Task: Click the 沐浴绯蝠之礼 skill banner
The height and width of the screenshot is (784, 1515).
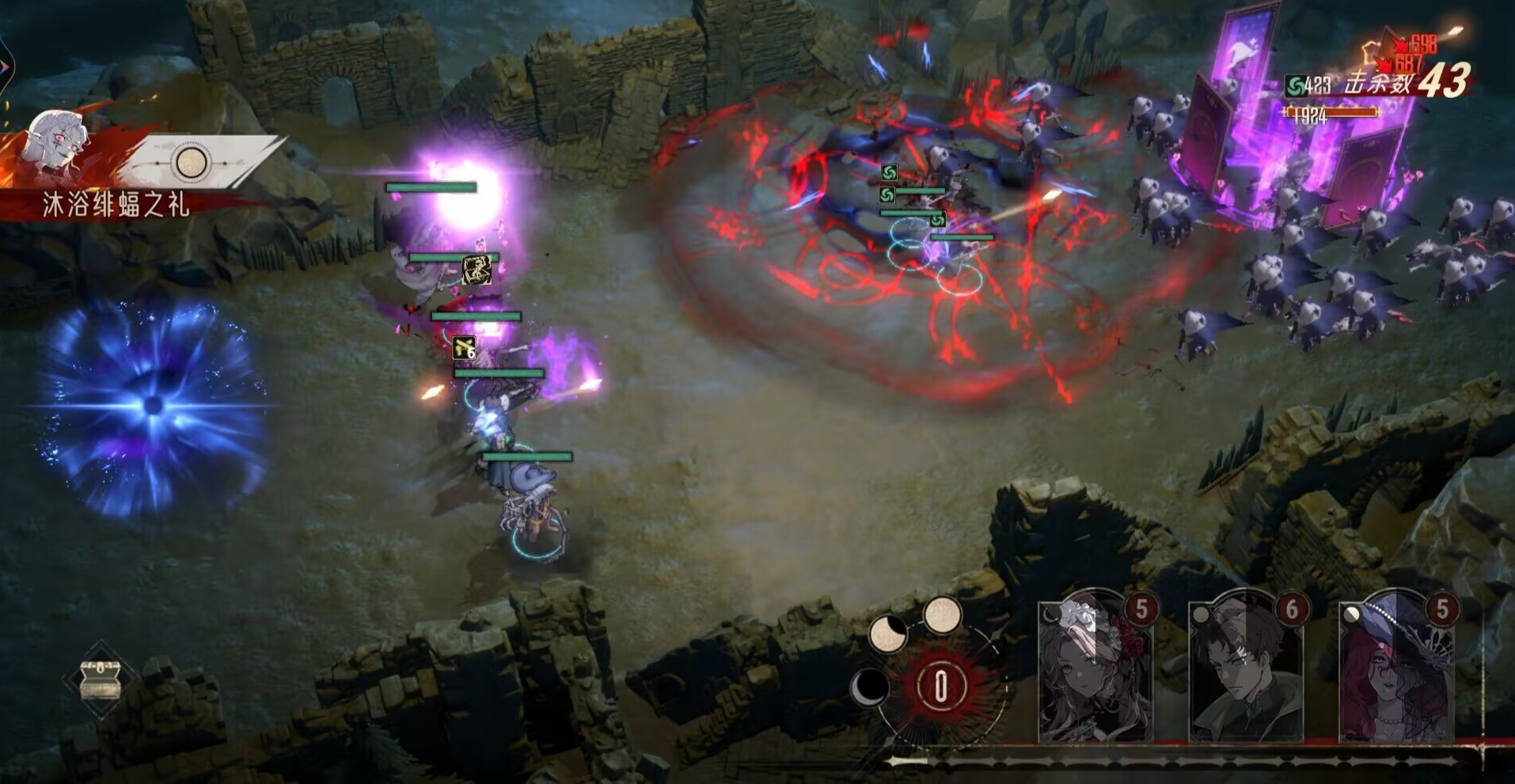Action: pyautogui.click(x=116, y=206)
